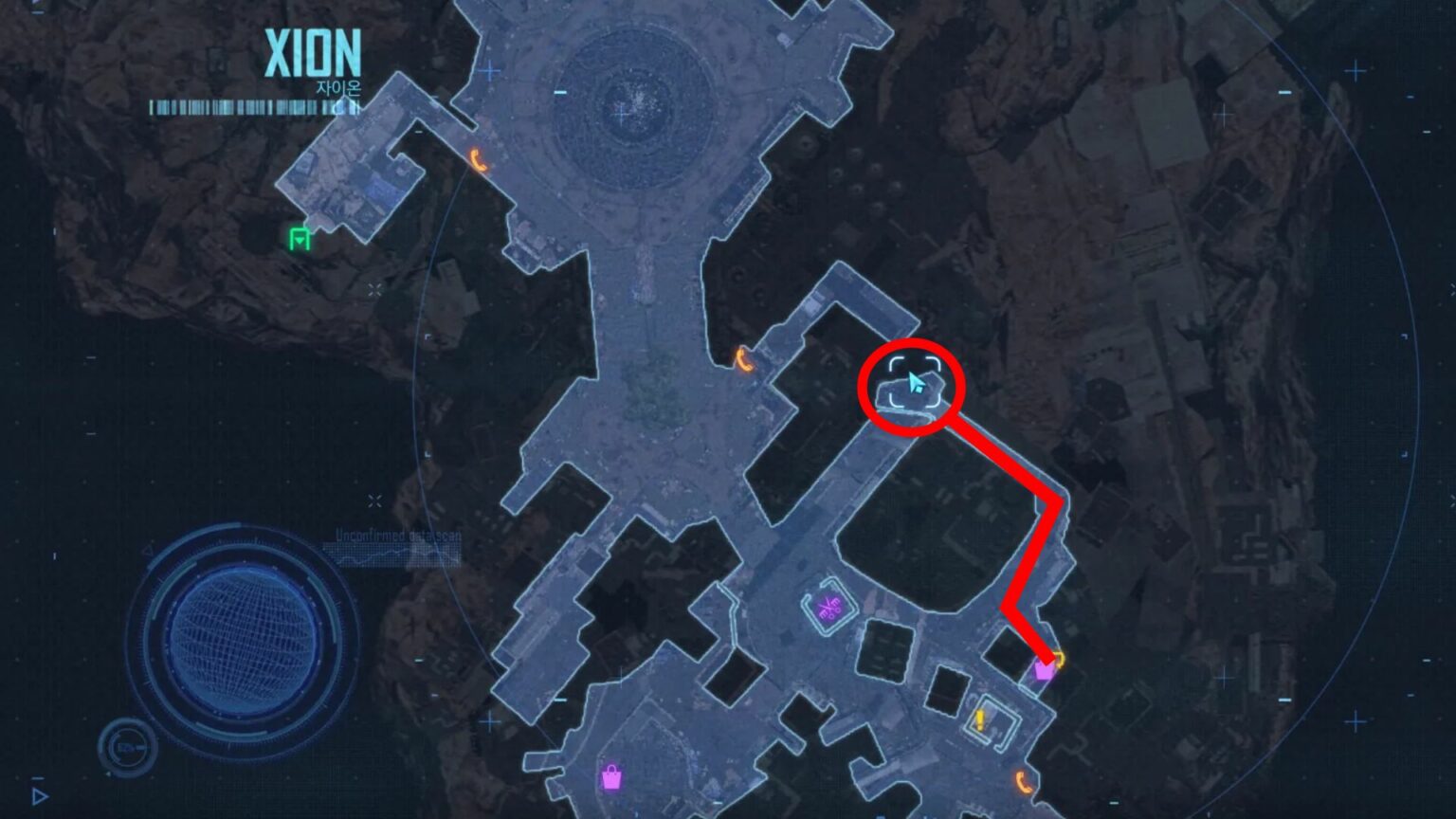Click the yellow landmark icon touching the route endpoint
Screen dimensions: 1456x819
pos(1059,658)
